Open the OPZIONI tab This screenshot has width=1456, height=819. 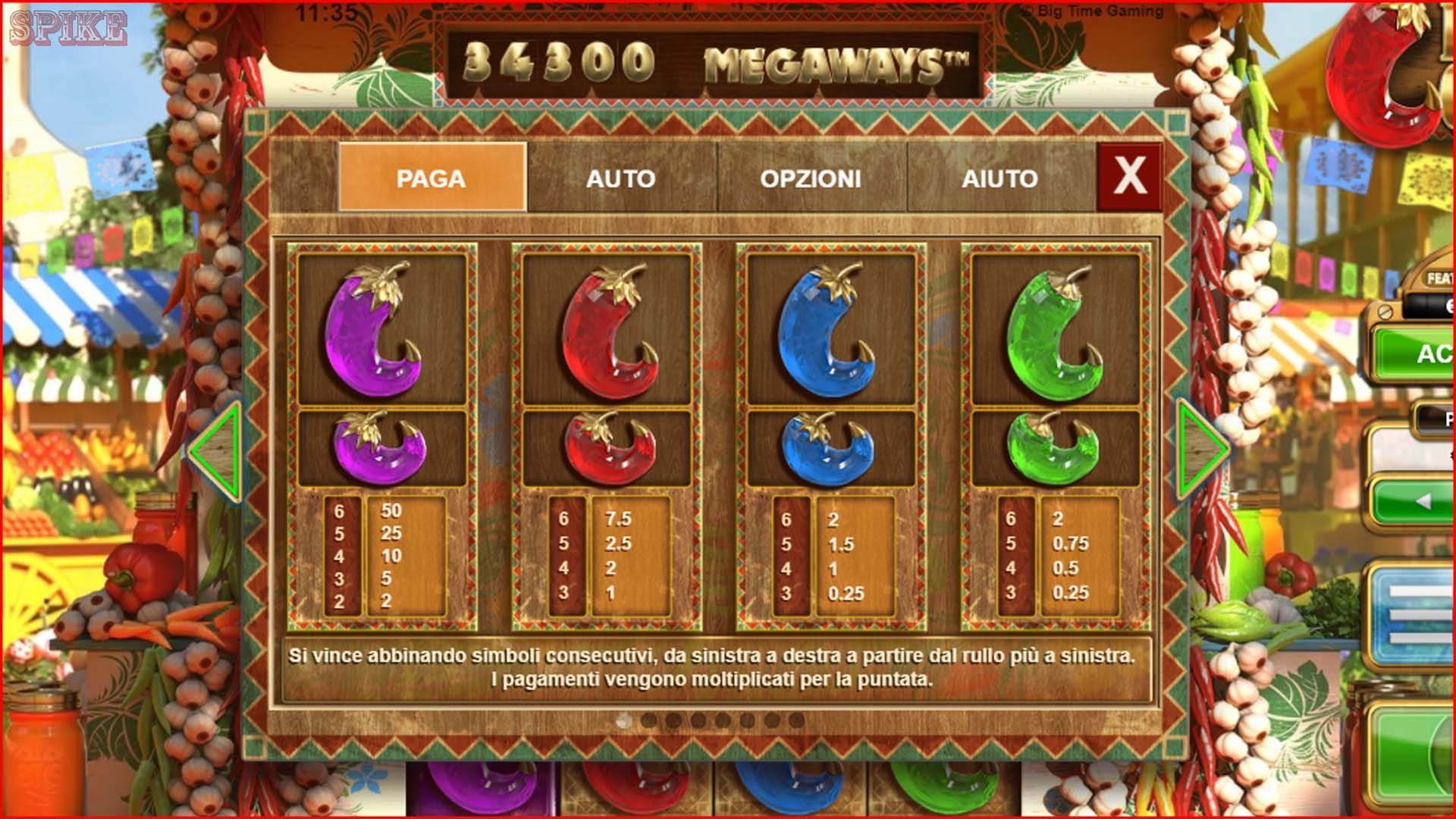[x=809, y=180]
